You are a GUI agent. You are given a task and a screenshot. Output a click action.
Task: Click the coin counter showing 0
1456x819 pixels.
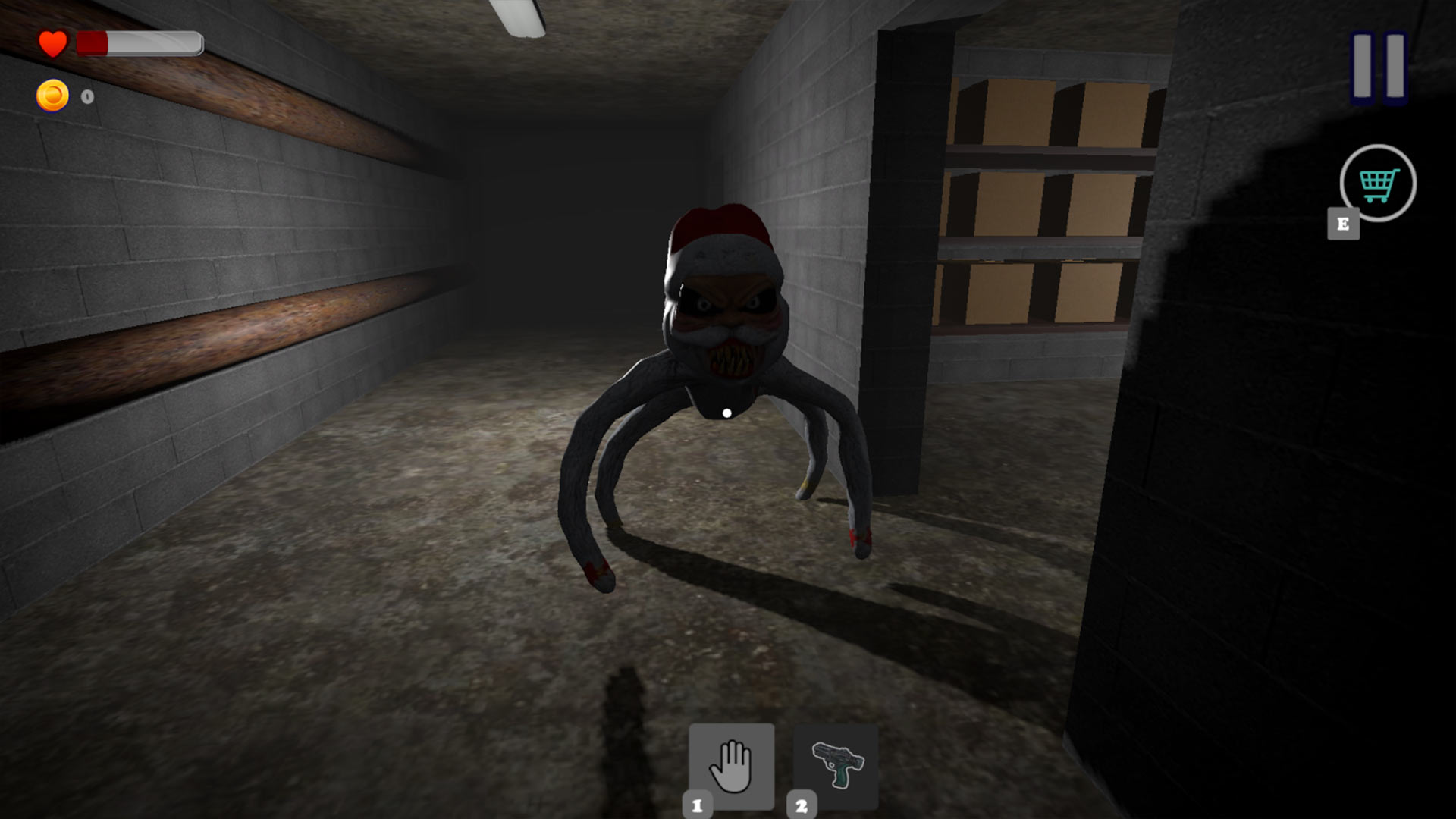coord(86,96)
